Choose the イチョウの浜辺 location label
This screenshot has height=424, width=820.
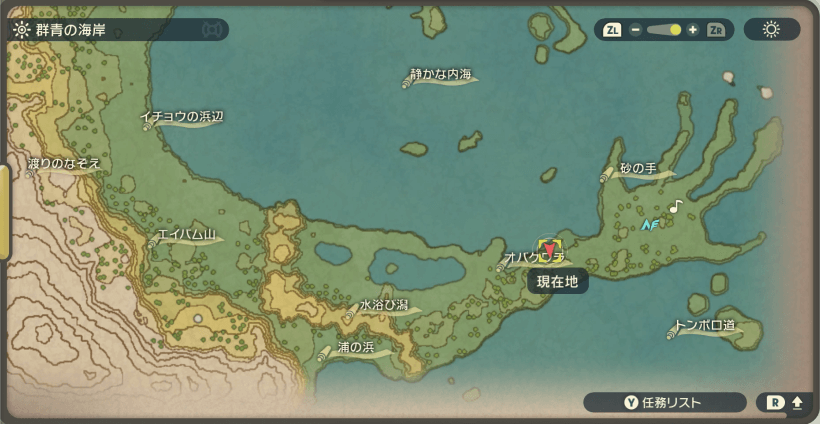181,117
